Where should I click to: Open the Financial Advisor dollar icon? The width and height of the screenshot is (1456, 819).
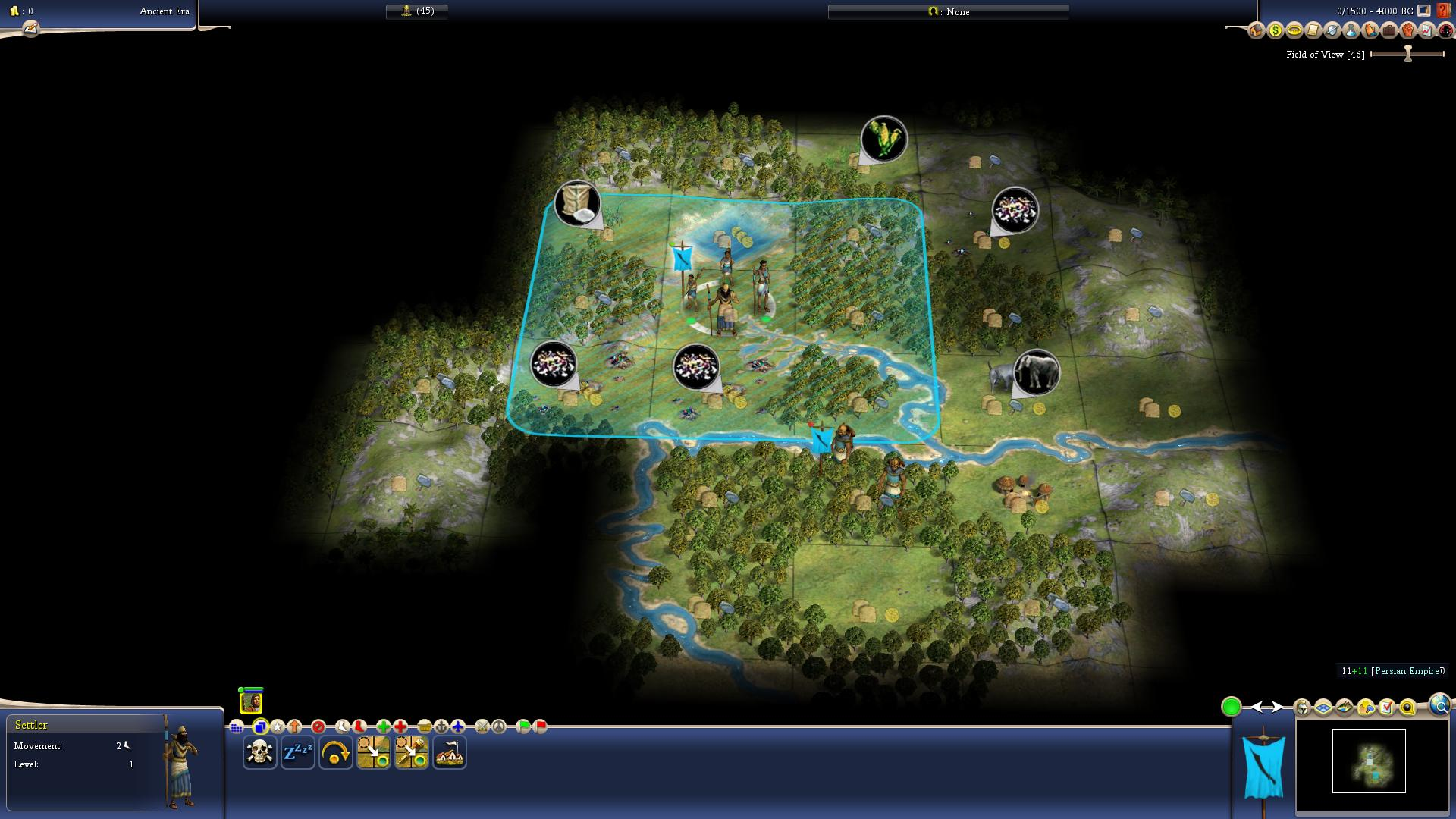1276,31
